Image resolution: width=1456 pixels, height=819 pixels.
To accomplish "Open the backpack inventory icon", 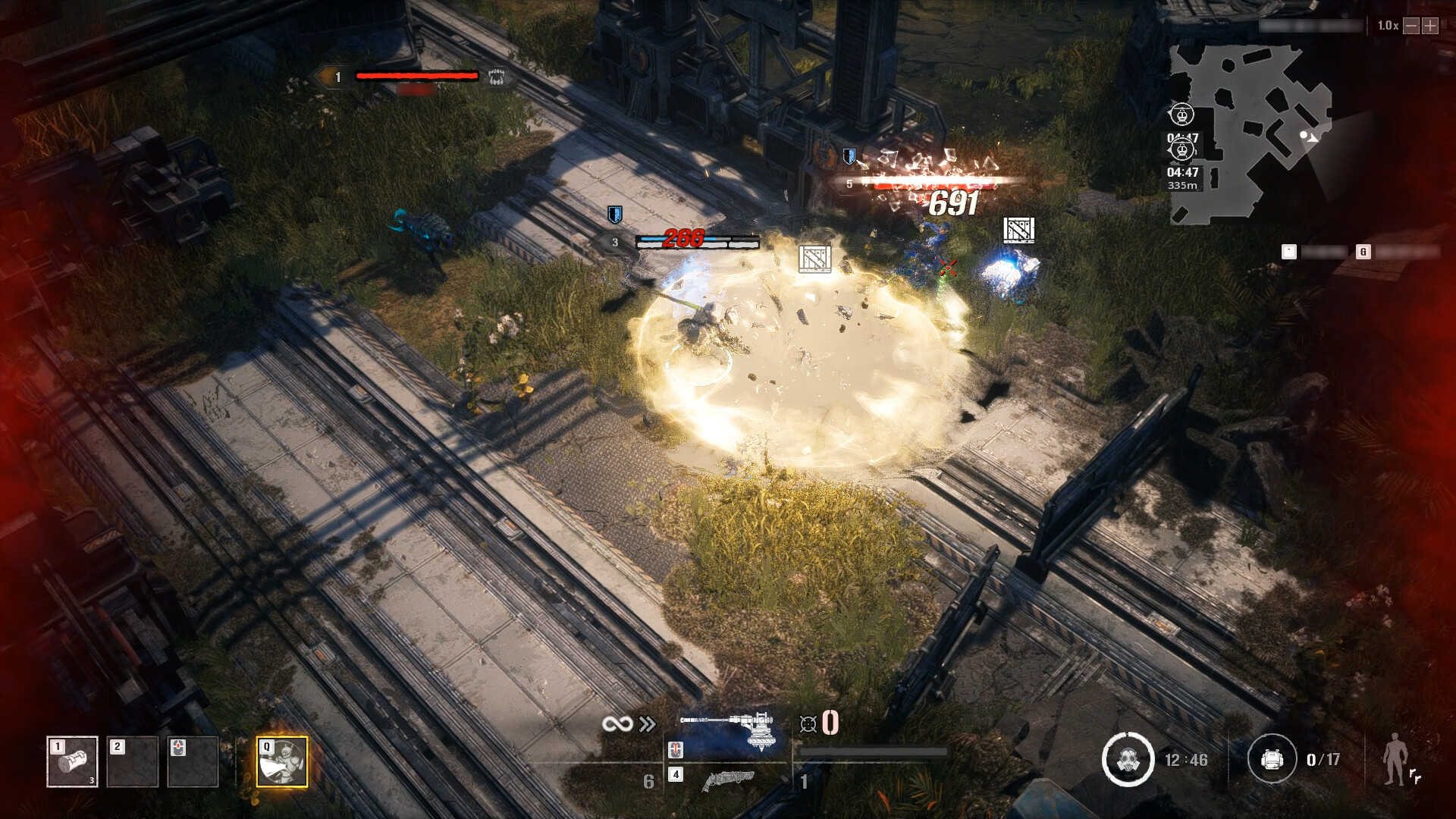I will tap(1272, 759).
